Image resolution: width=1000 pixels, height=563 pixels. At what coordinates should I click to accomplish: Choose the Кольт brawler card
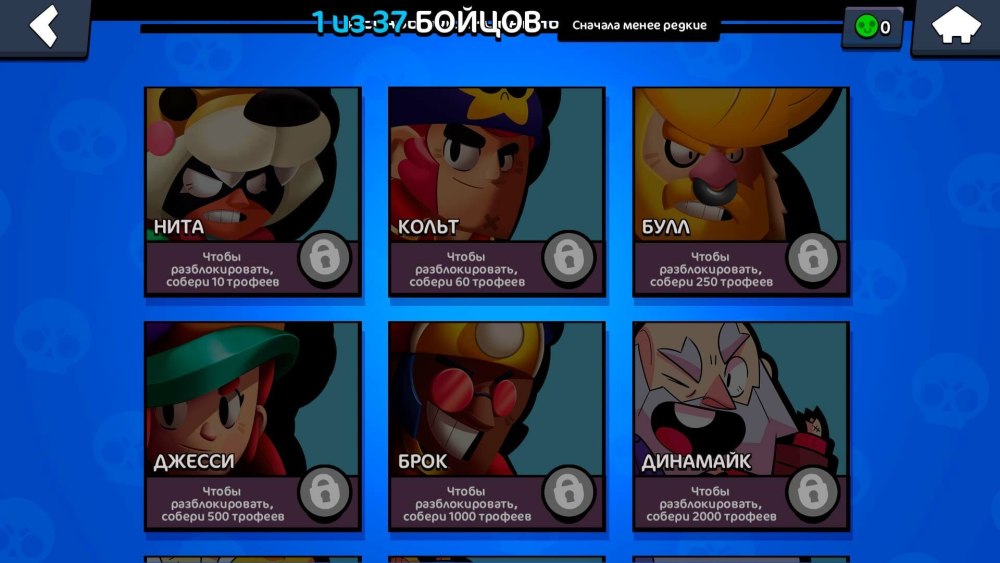pyautogui.click(x=497, y=191)
